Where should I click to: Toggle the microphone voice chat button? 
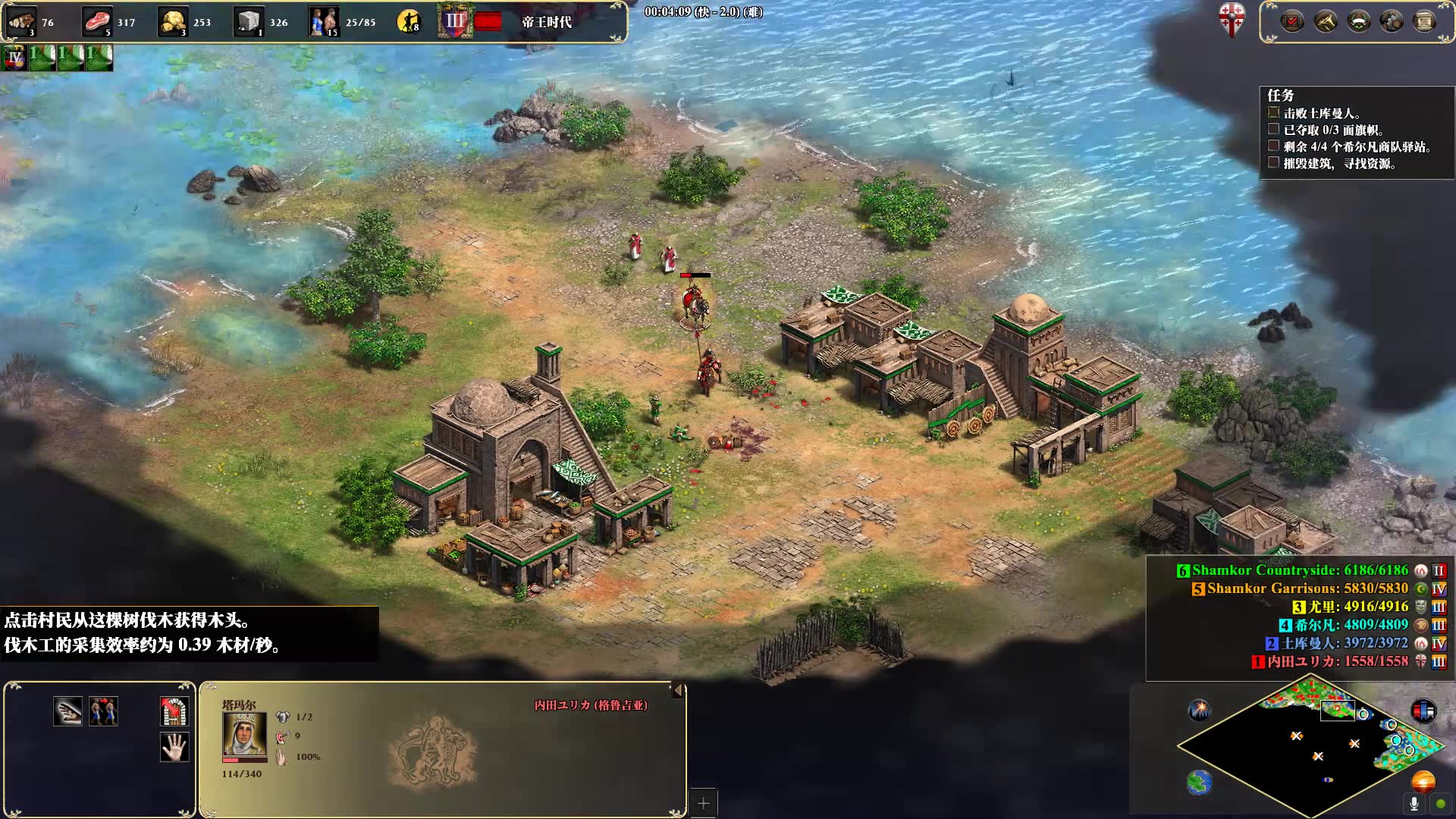(1414, 803)
